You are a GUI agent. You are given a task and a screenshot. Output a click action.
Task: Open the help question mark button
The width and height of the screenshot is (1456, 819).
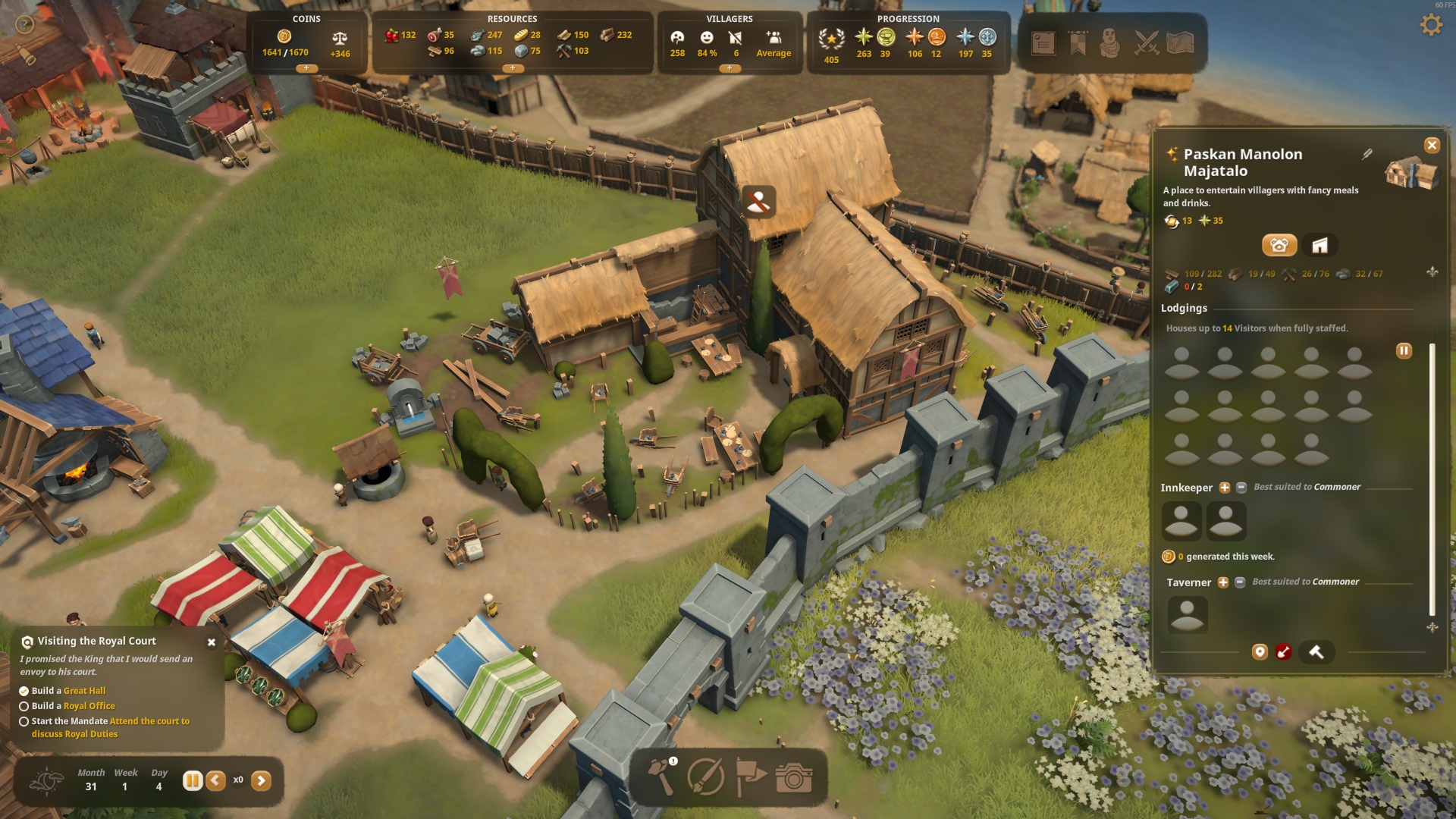point(25,25)
